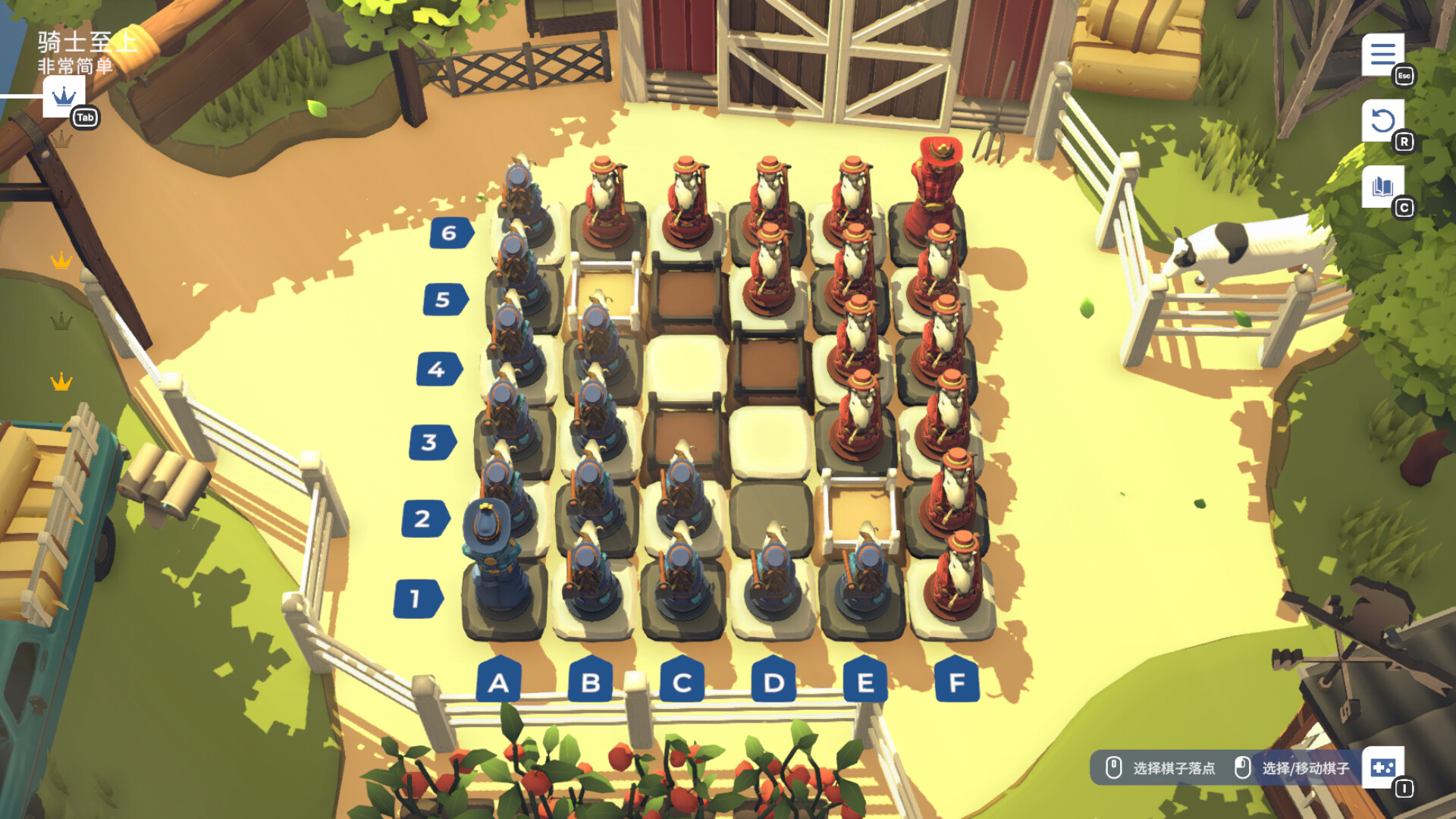Restart the puzzle with the undo arrow icon
The width and height of the screenshot is (1456, 819).
(x=1383, y=121)
